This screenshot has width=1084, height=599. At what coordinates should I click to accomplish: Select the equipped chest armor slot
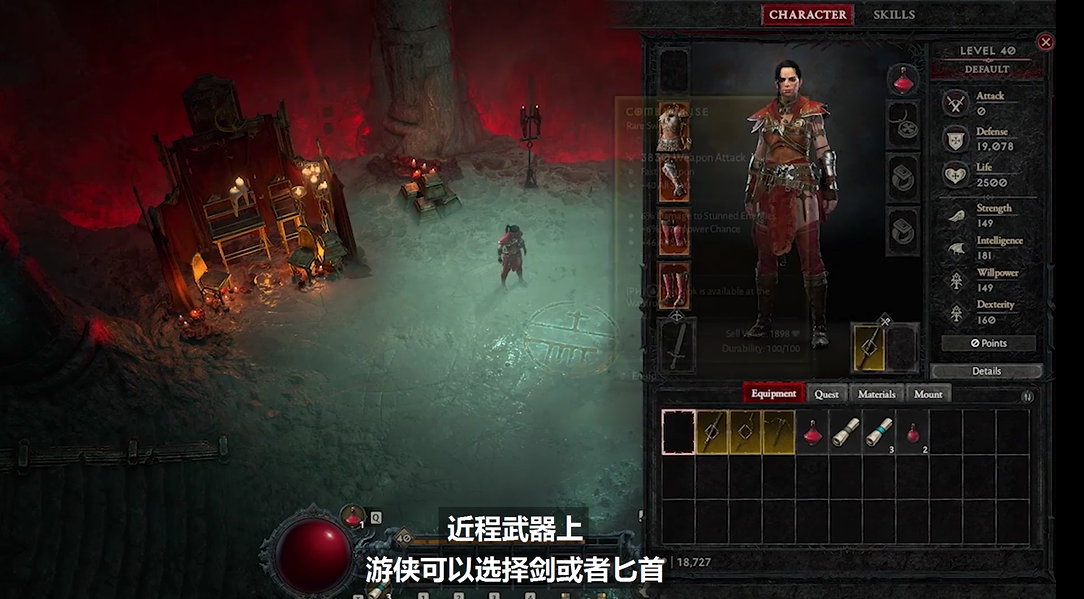click(675, 126)
